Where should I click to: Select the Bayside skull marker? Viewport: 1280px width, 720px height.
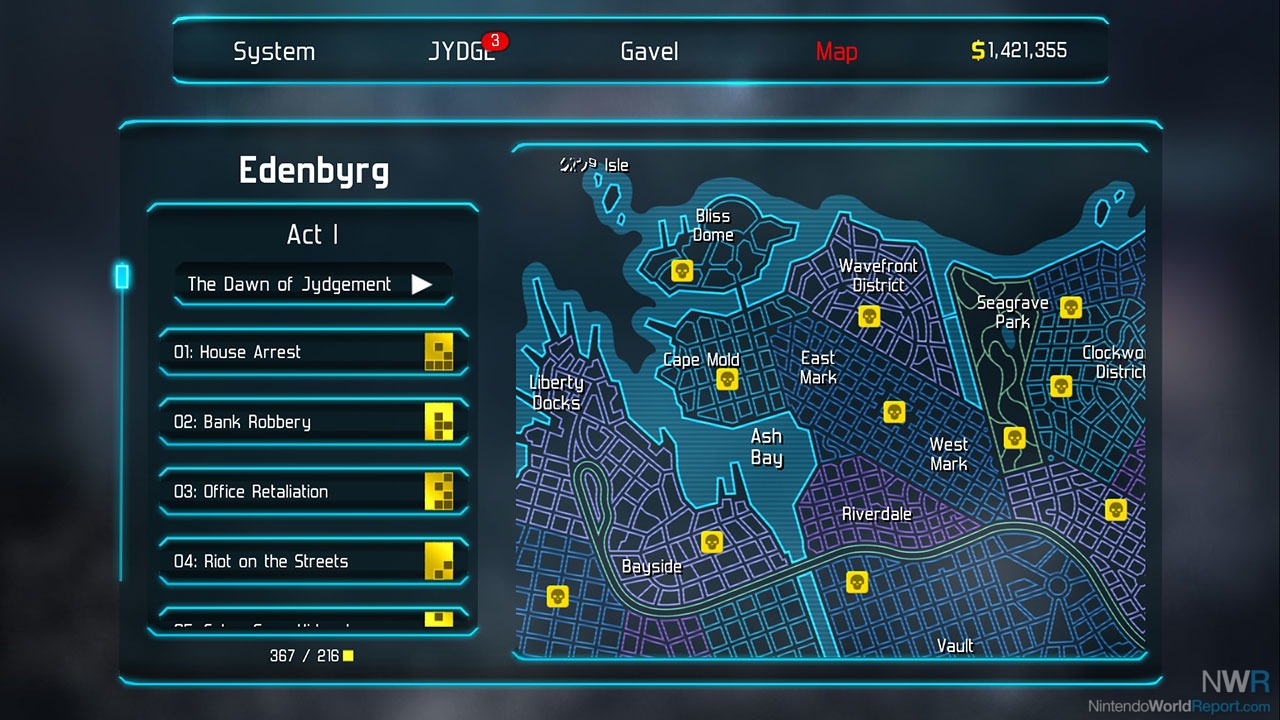click(712, 542)
